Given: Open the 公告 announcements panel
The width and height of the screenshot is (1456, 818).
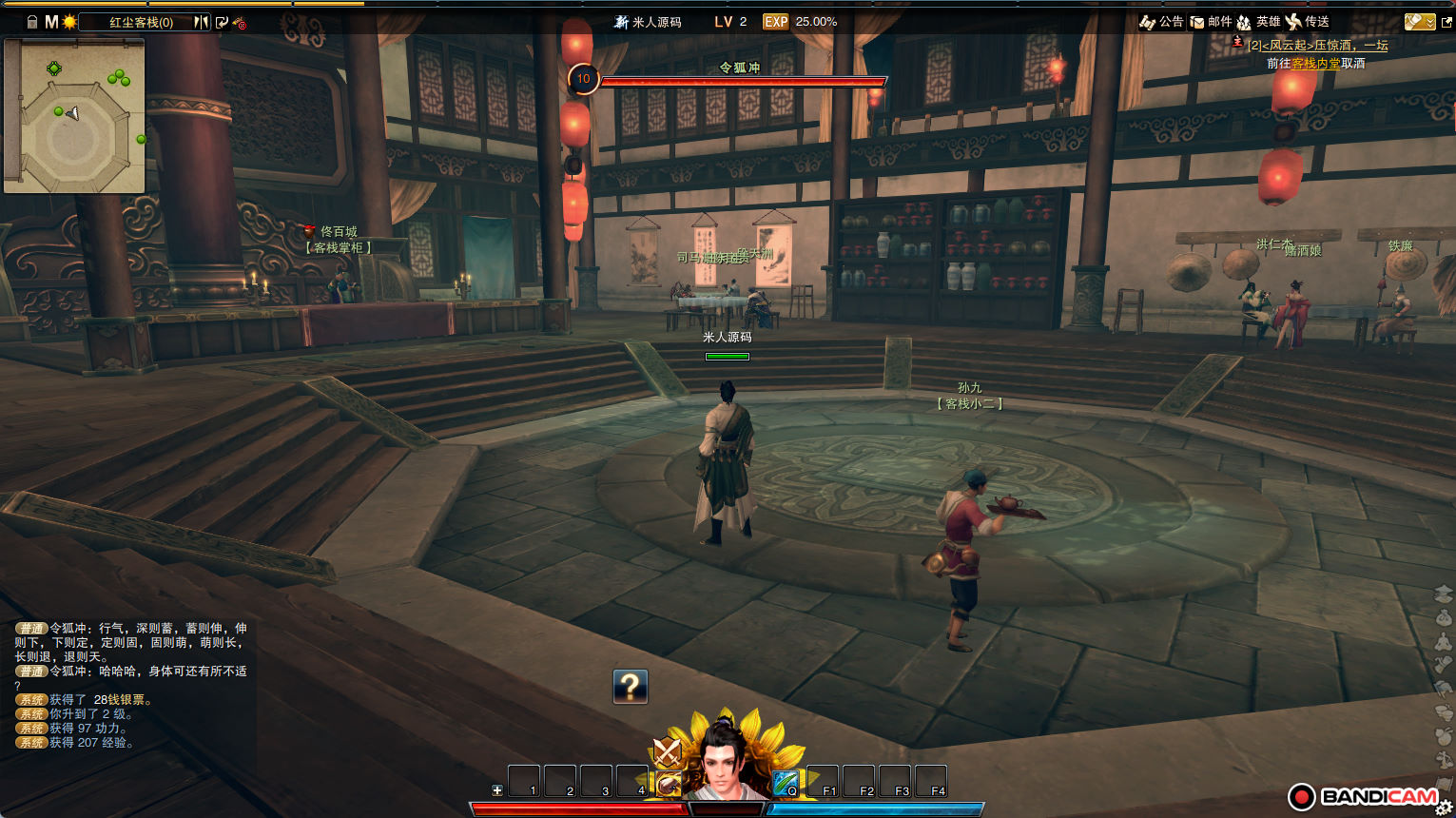Looking at the screenshot, I should coord(1162,22).
